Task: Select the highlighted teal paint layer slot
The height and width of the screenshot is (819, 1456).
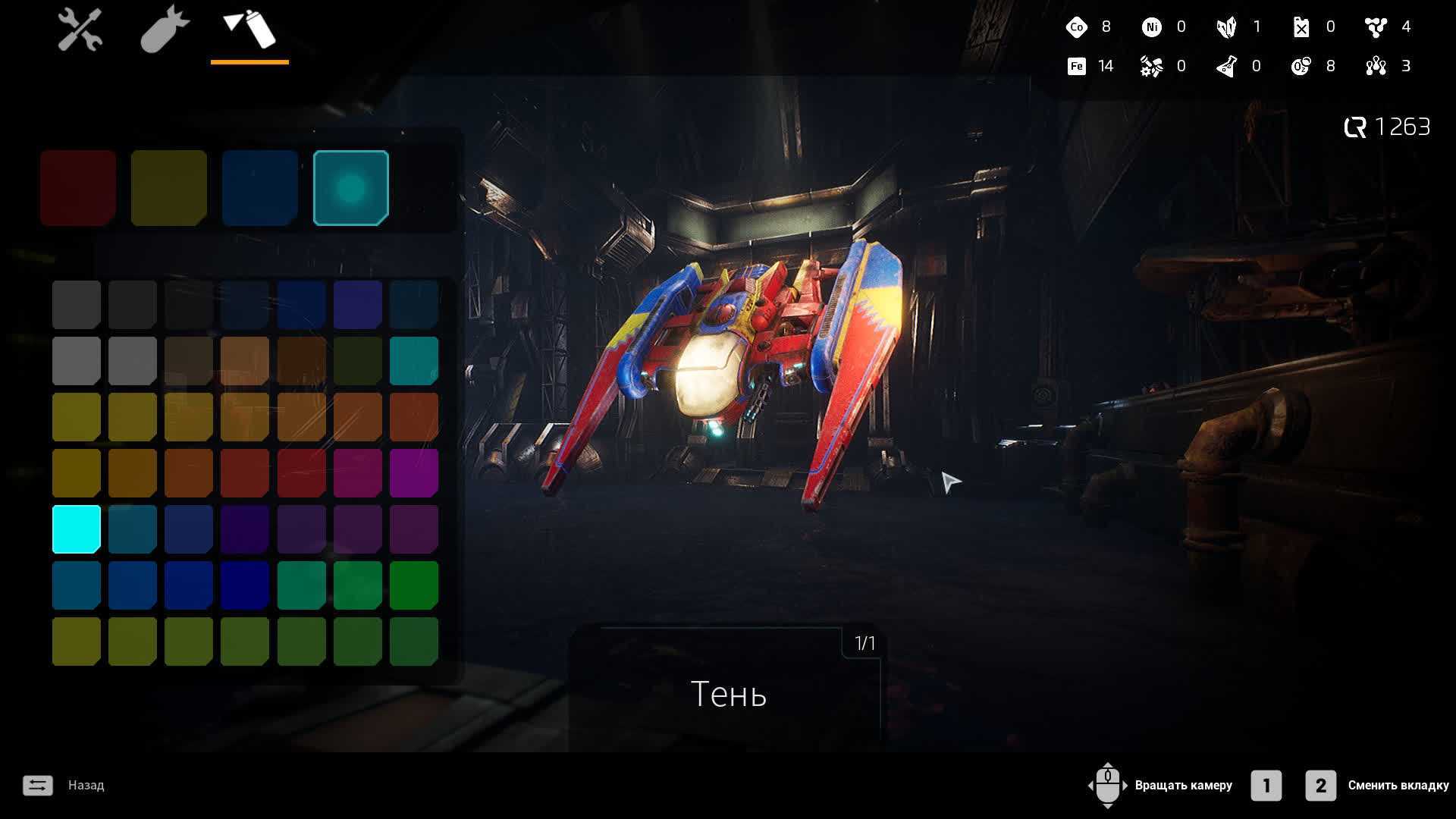Action: tap(351, 187)
